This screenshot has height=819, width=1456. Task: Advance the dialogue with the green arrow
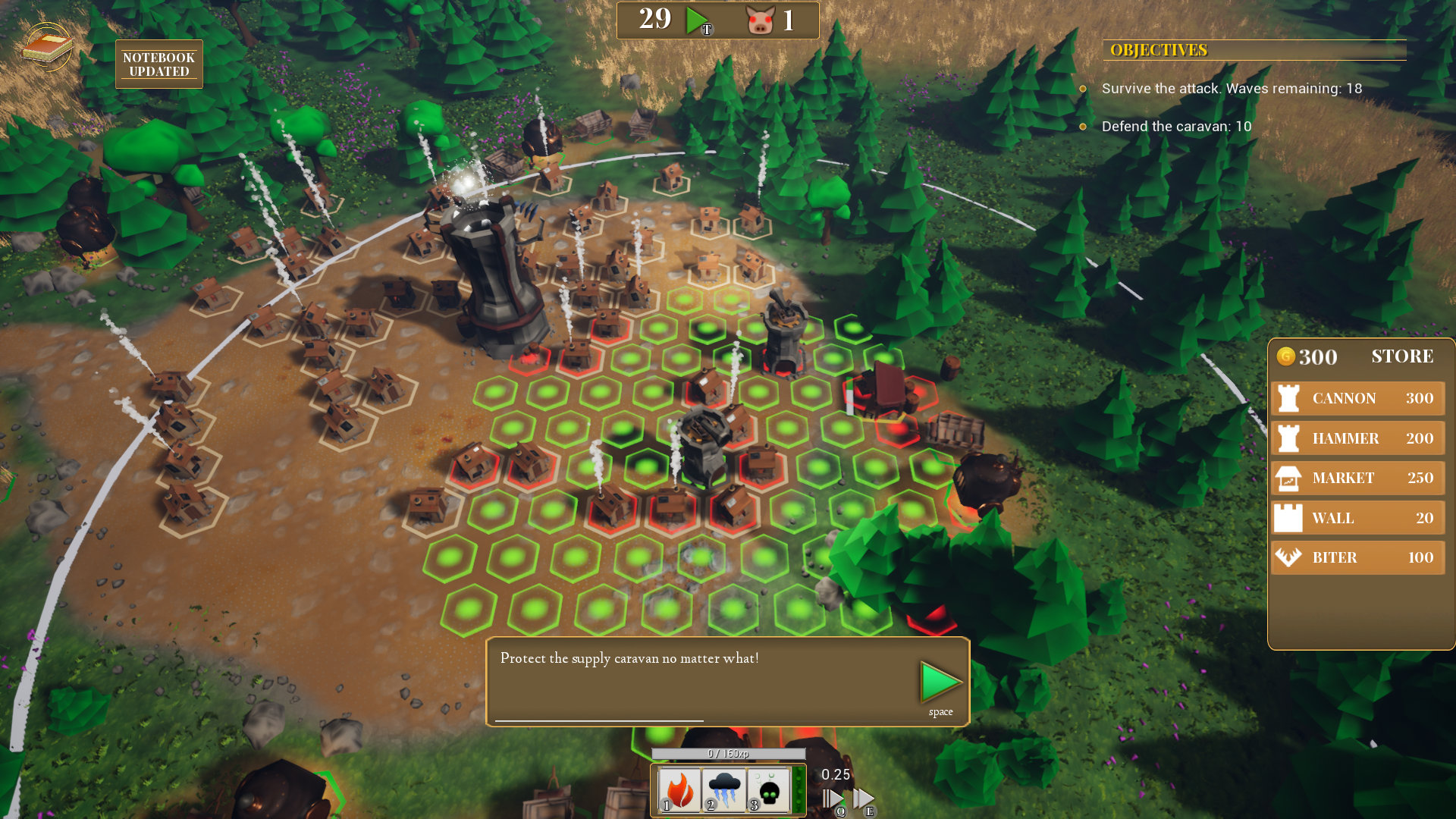940,682
